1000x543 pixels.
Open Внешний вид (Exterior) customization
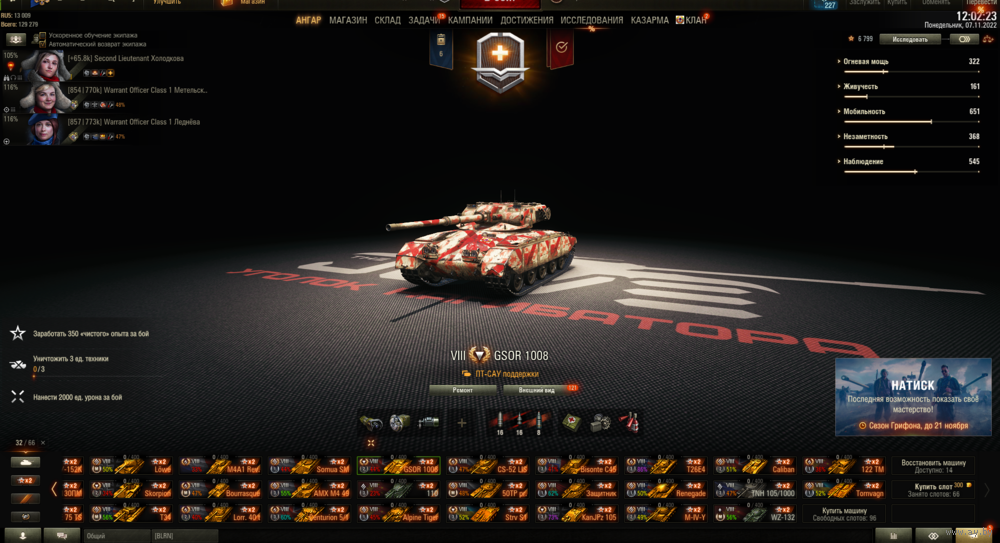[x=538, y=389]
